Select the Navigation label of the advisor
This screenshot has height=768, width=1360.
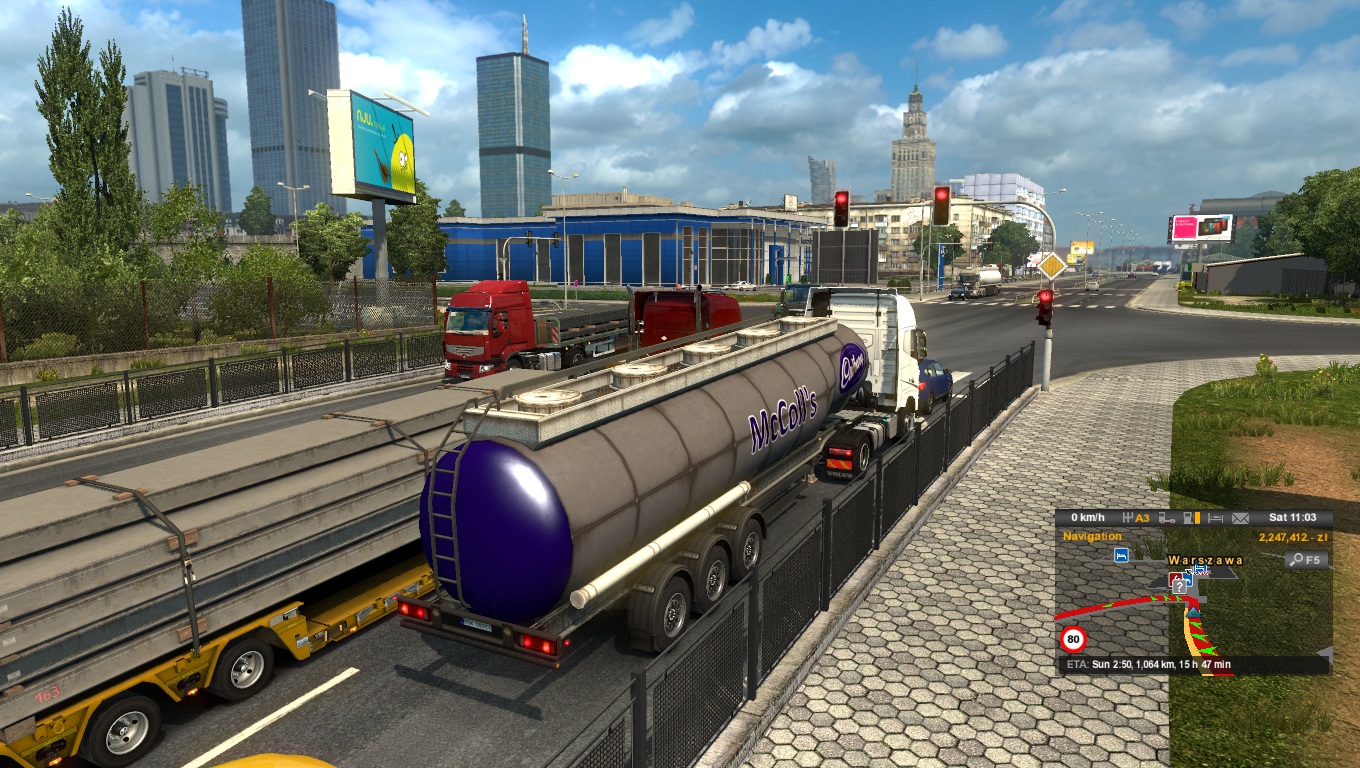click(x=1092, y=537)
